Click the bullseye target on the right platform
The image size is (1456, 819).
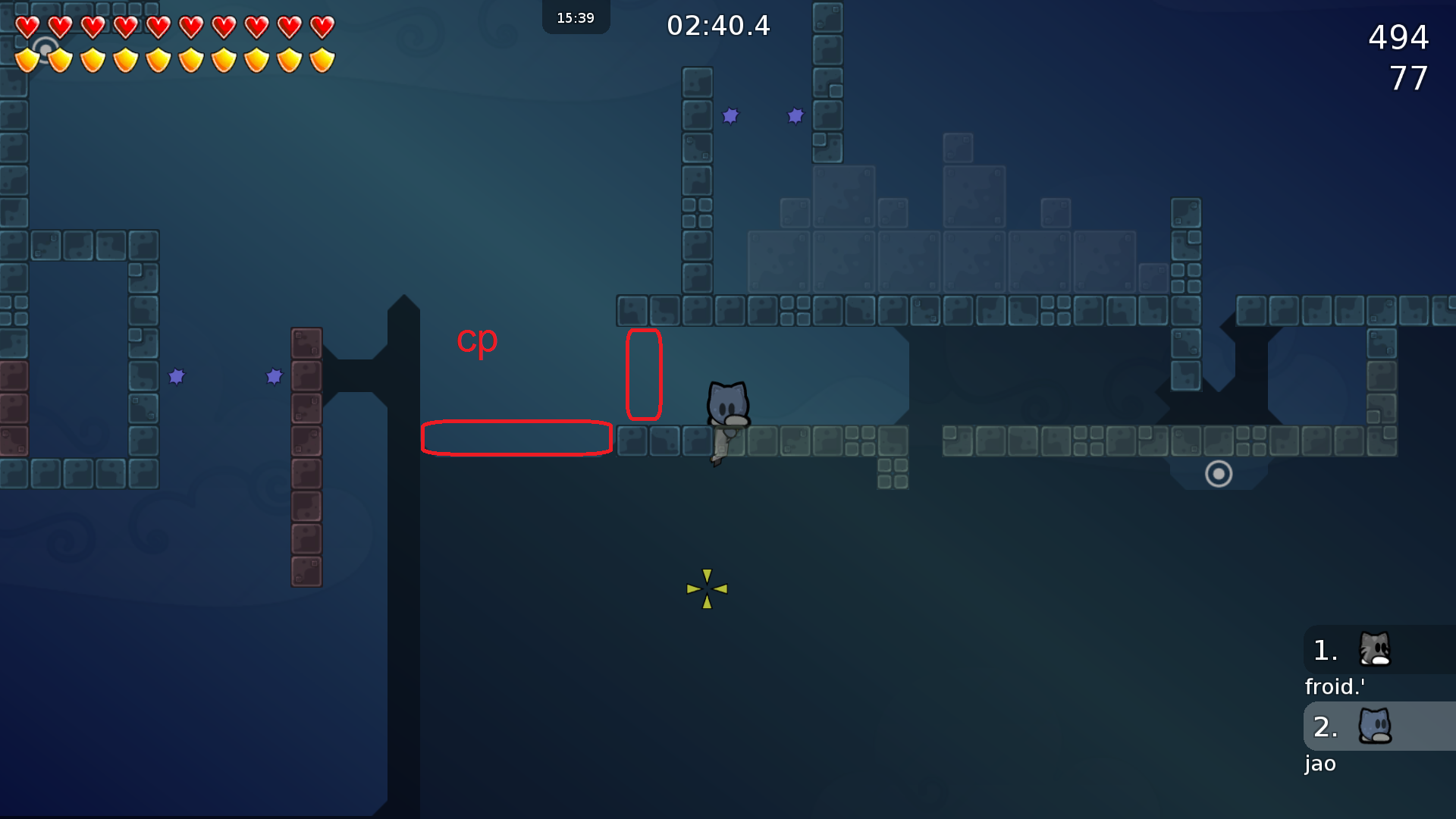point(1219,474)
